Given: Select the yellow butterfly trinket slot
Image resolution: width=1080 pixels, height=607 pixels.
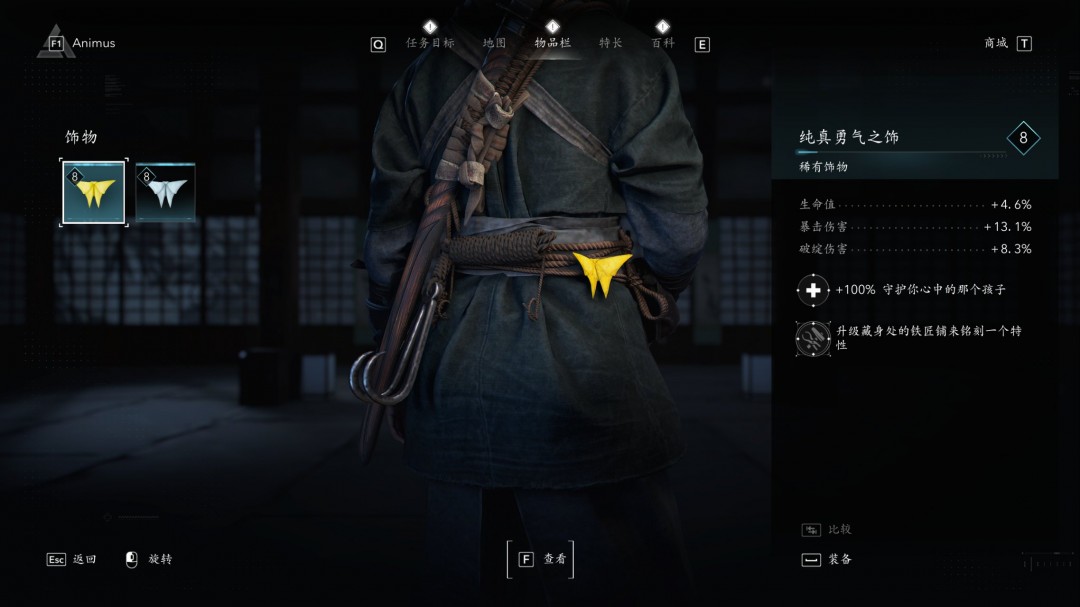Looking at the screenshot, I should tap(94, 192).
